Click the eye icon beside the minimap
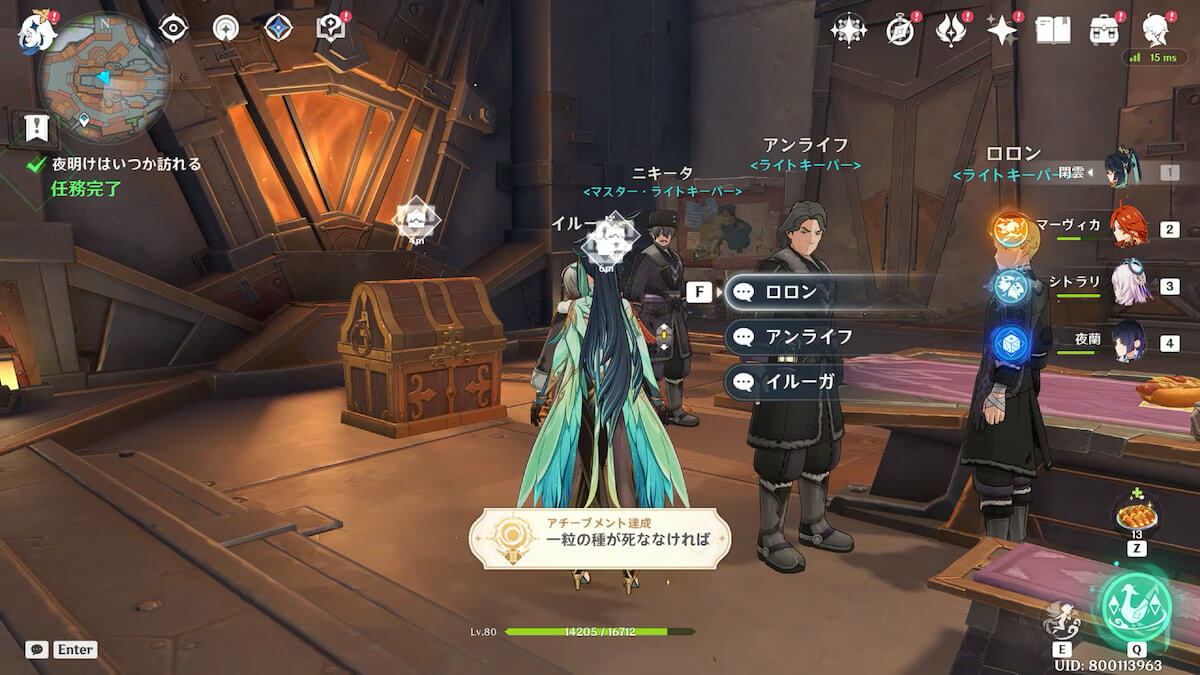Image resolution: width=1200 pixels, height=675 pixels. 174,28
